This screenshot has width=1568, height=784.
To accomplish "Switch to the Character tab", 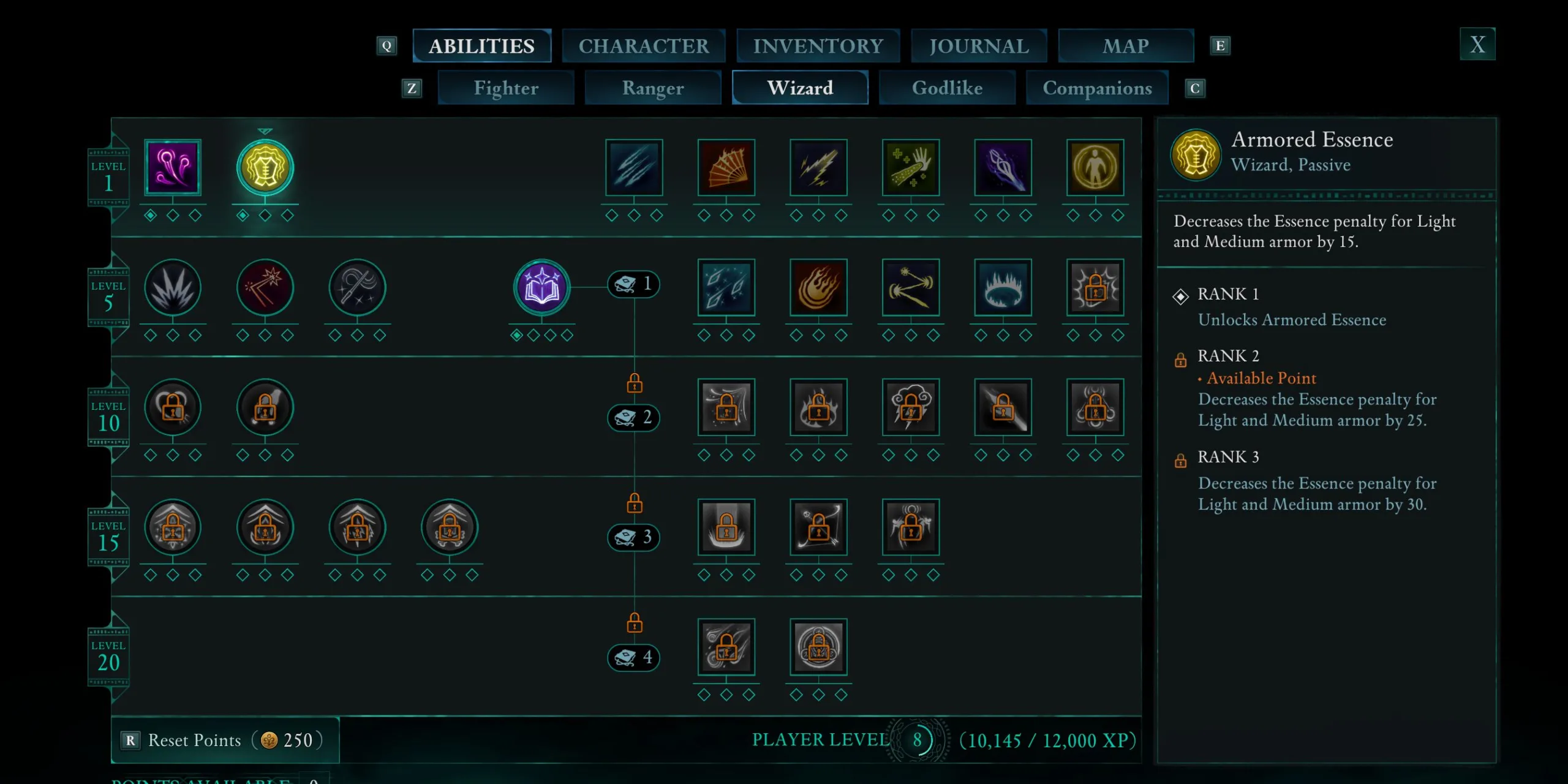I will click(x=643, y=46).
